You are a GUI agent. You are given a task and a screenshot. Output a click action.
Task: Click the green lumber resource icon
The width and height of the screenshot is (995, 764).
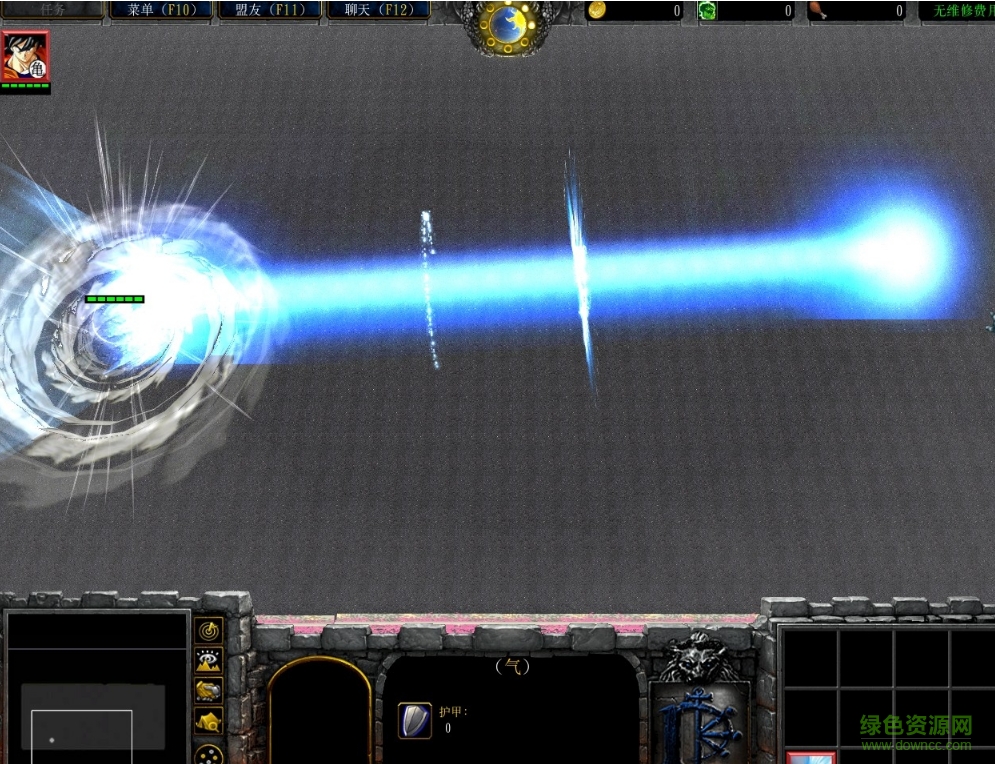point(707,10)
